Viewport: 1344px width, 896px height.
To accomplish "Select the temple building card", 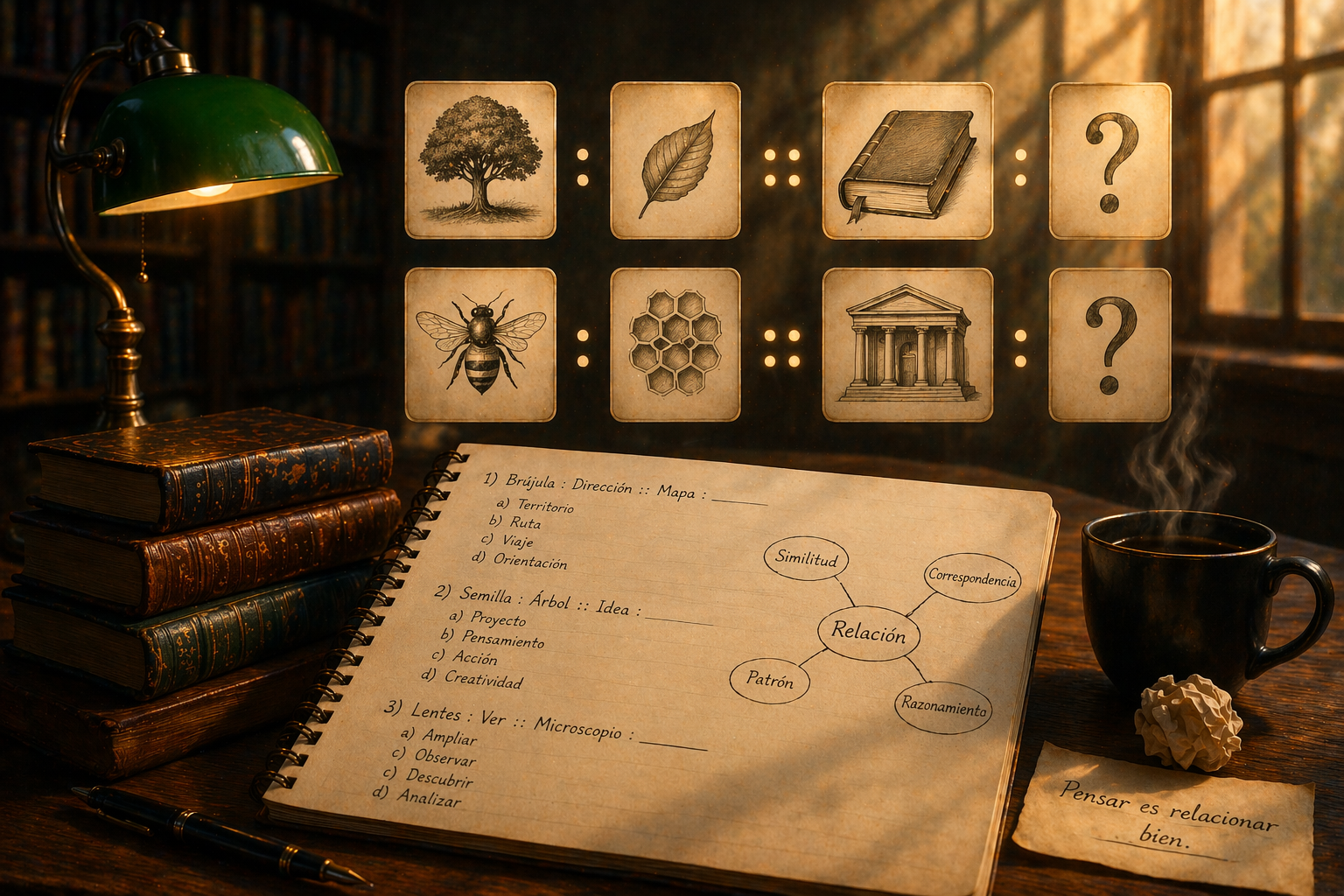I will click(908, 344).
